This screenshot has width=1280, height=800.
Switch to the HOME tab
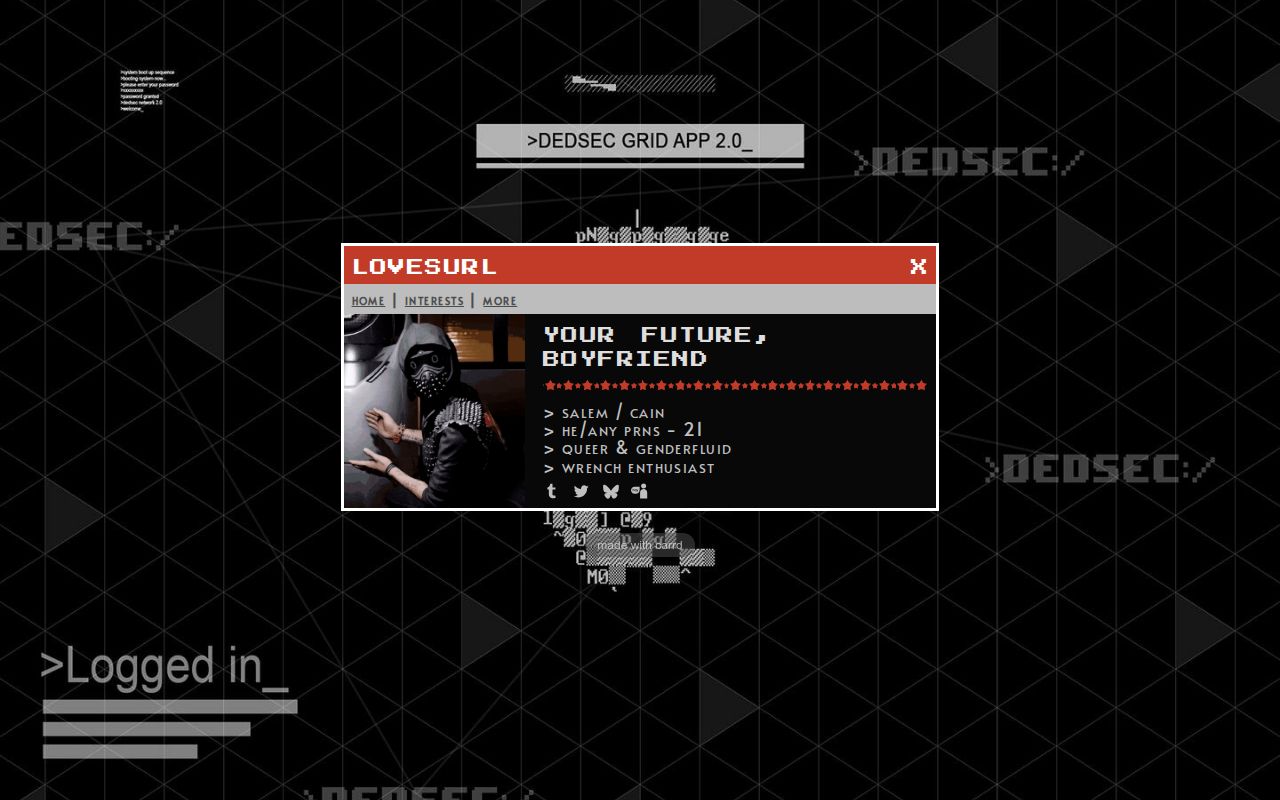(368, 301)
